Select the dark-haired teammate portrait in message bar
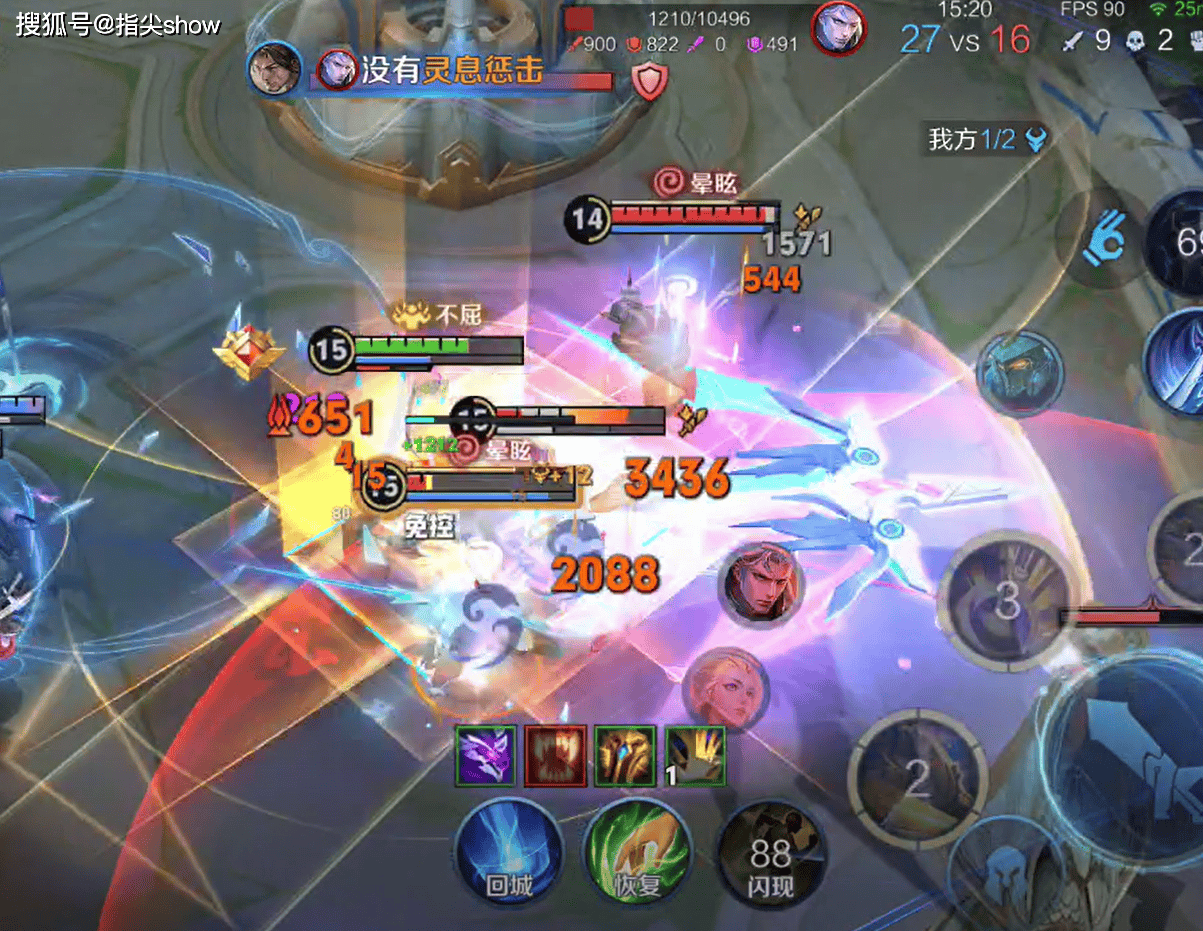Viewport: 1203px width, 931px height. [x=275, y=68]
